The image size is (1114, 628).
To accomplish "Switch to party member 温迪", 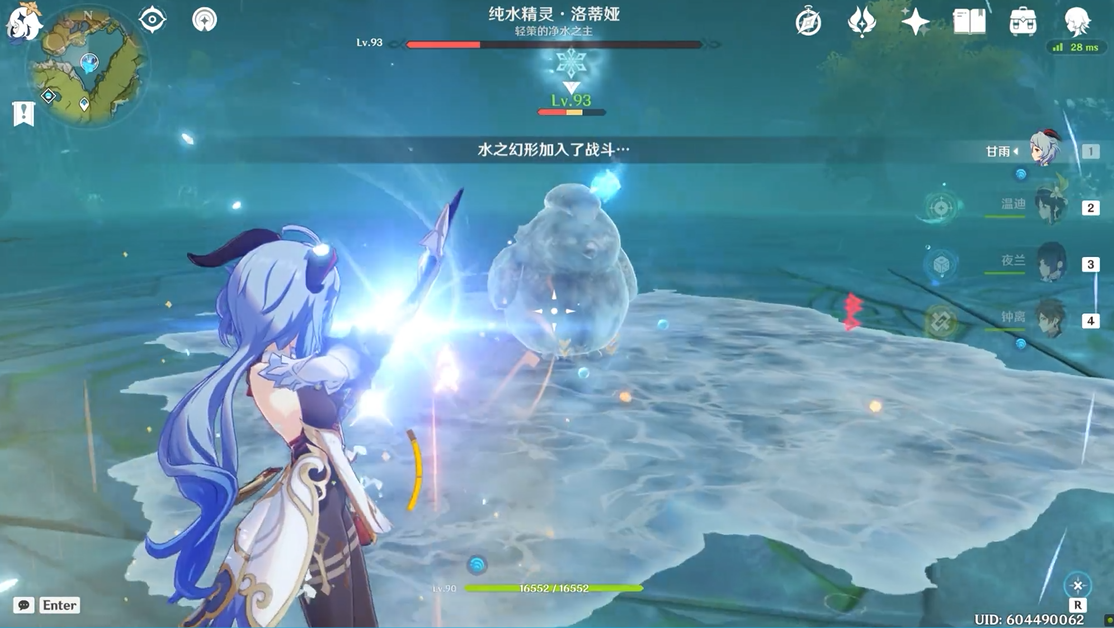I will (x=1050, y=207).
